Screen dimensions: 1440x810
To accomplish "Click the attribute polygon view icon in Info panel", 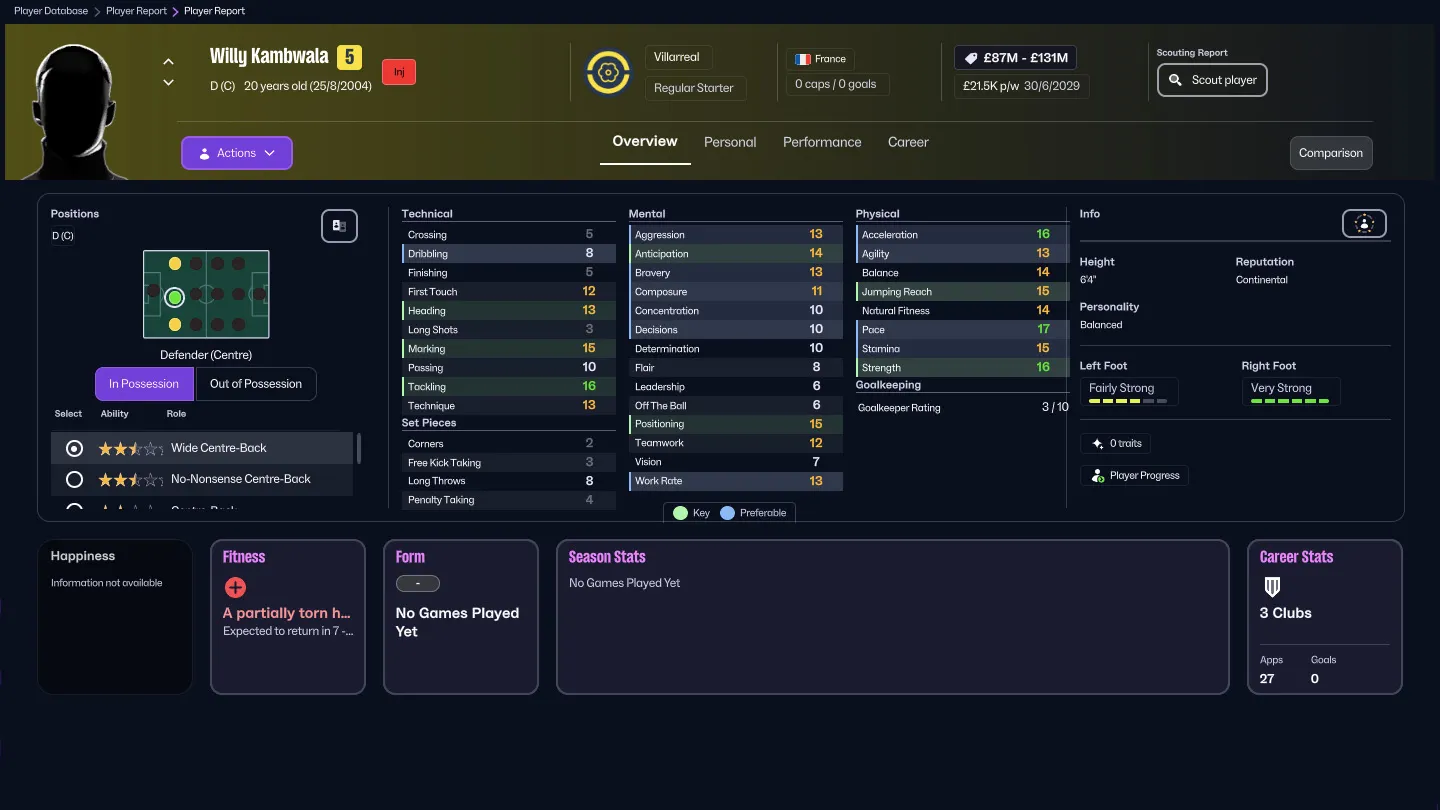I will click(1364, 223).
